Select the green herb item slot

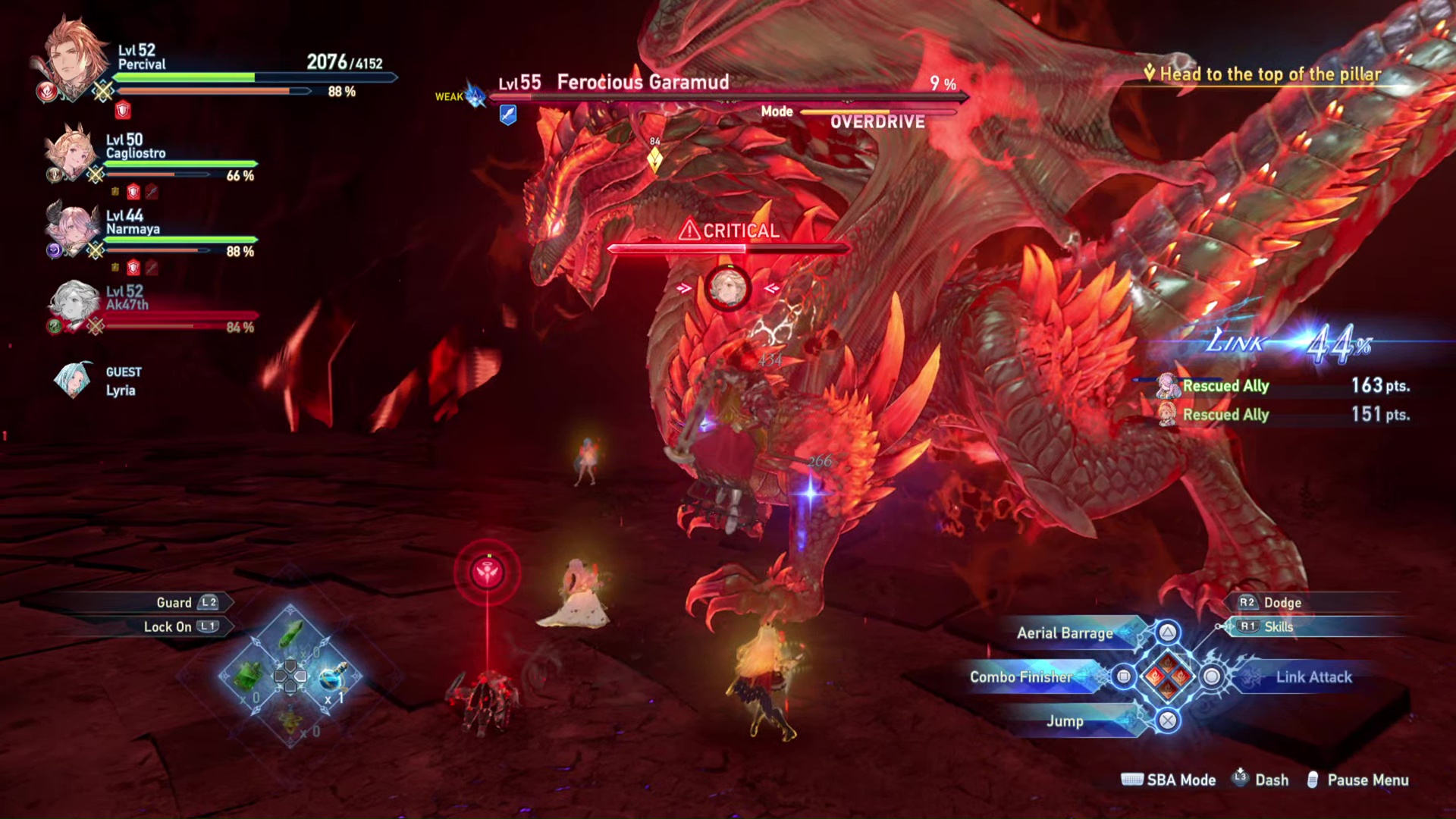(x=290, y=634)
